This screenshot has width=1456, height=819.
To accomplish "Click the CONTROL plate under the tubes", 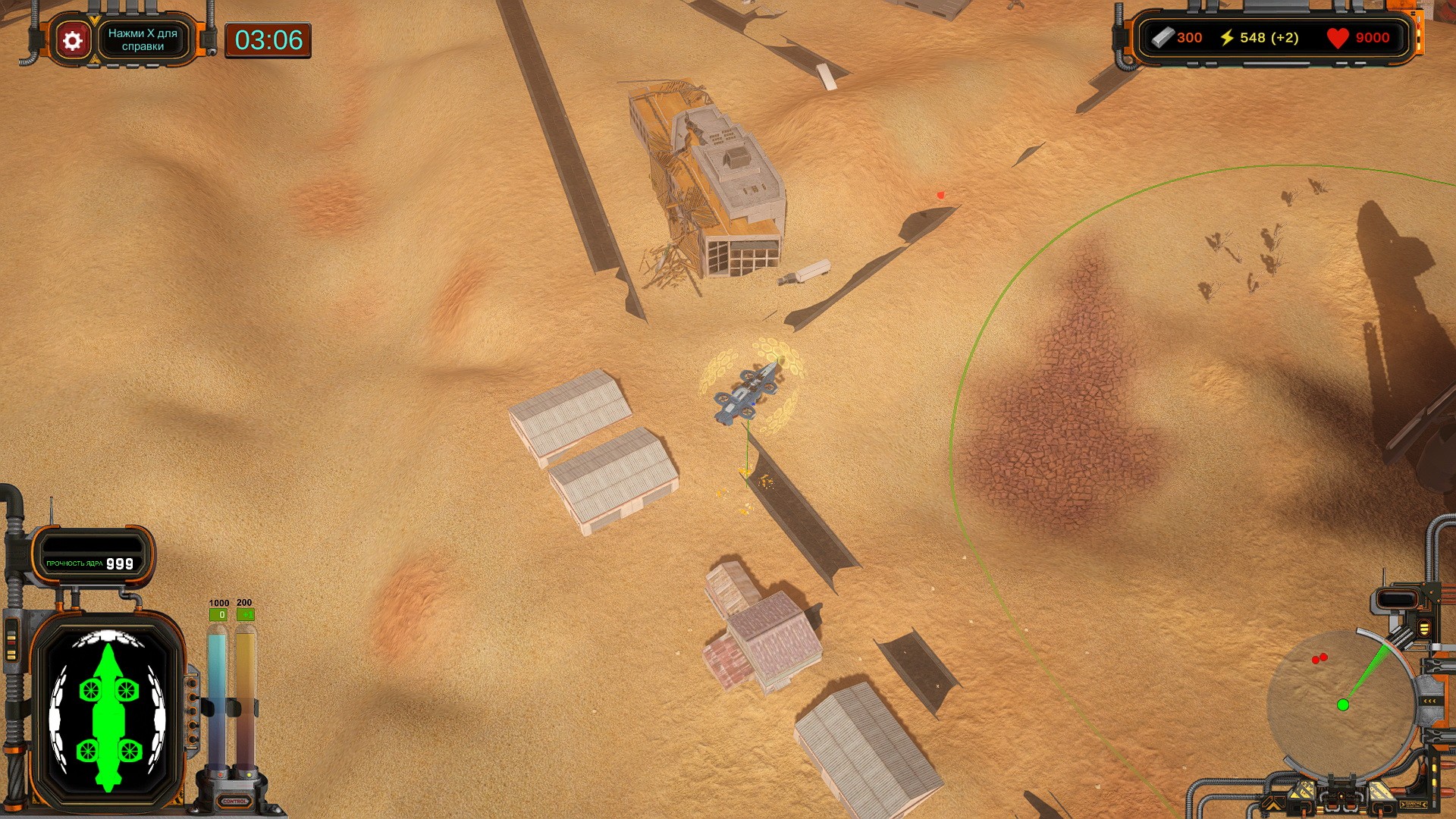I will point(234,801).
